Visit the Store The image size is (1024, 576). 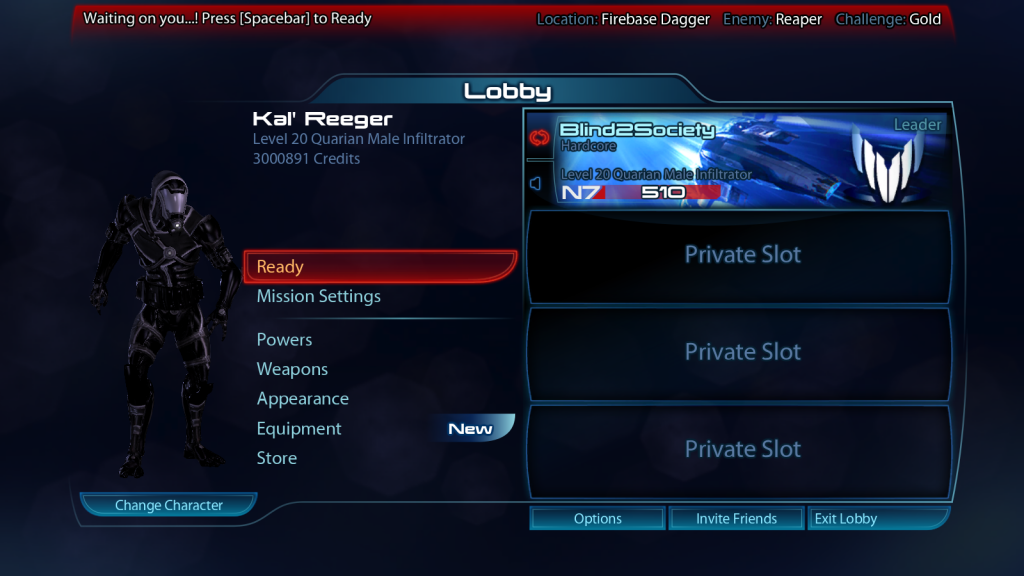click(276, 458)
